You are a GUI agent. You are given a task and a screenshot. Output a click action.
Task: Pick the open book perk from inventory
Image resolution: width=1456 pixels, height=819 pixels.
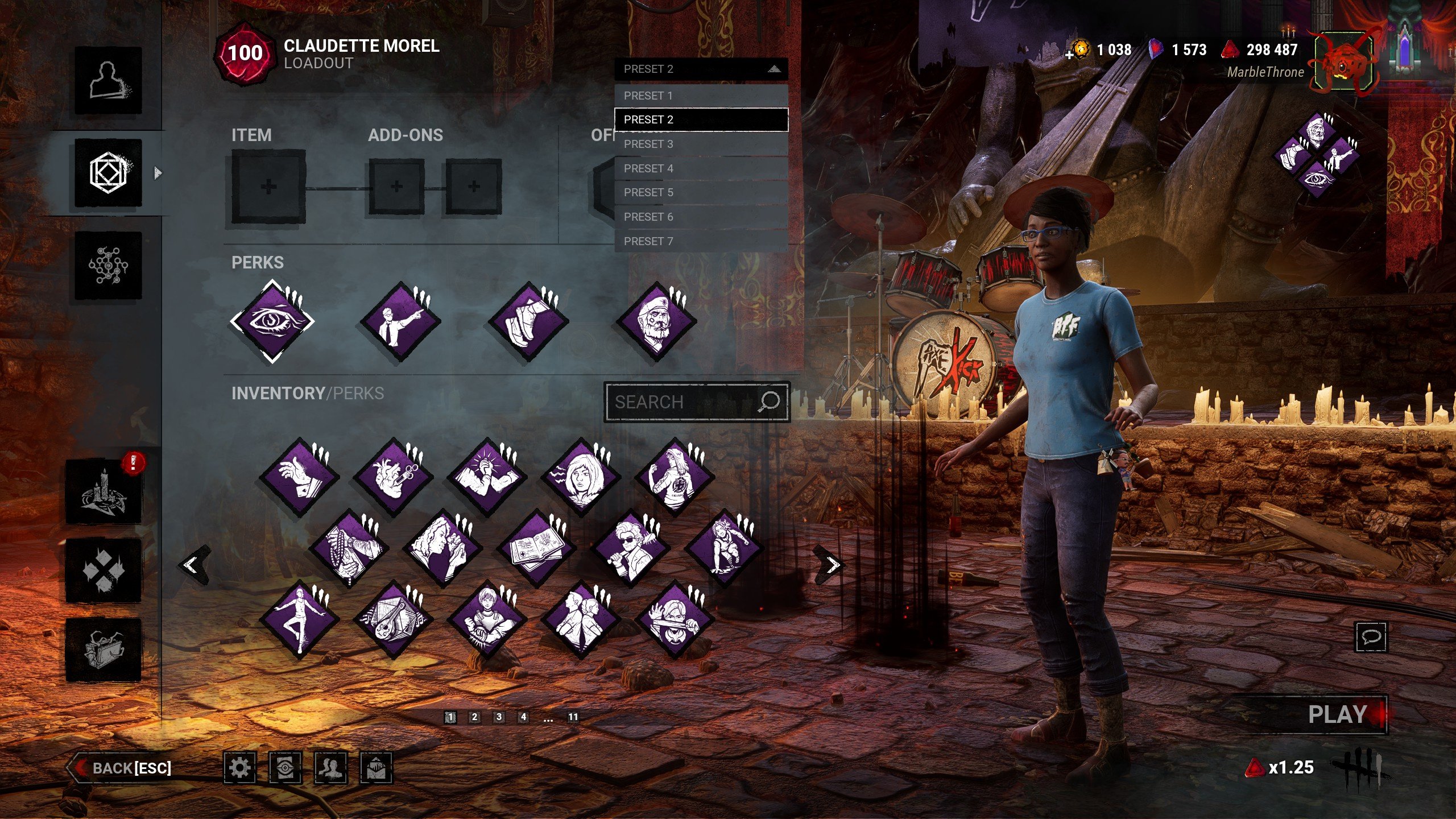click(536, 549)
